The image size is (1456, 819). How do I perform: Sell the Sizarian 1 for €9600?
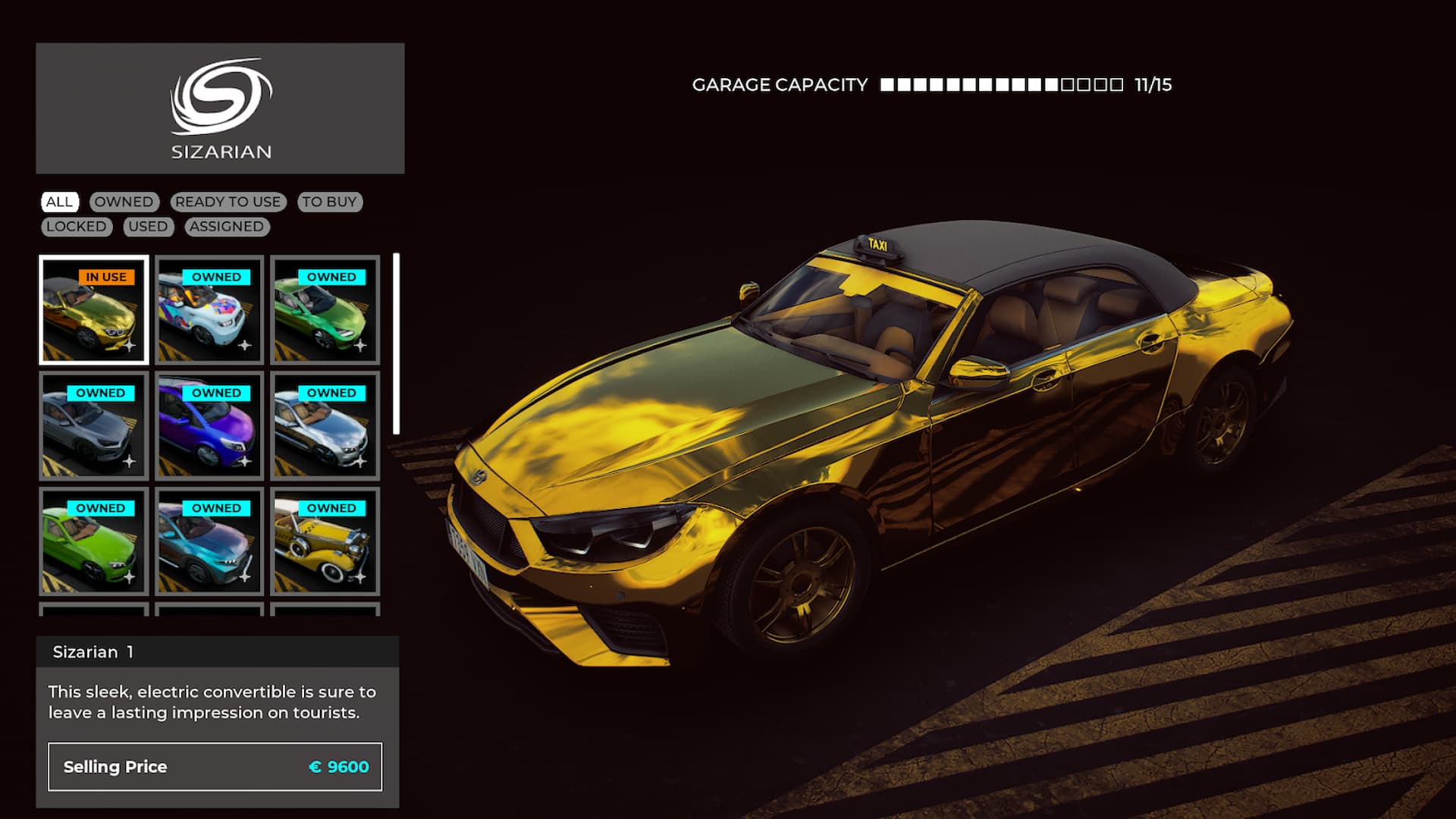(215, 767)
